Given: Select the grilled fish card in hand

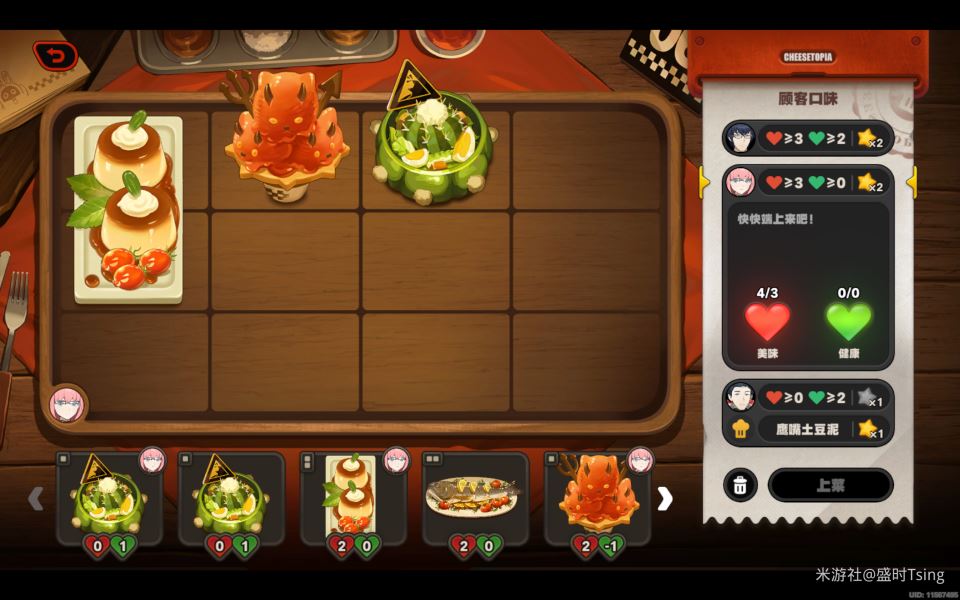Looking at the screenshot, I should (475, 500).
